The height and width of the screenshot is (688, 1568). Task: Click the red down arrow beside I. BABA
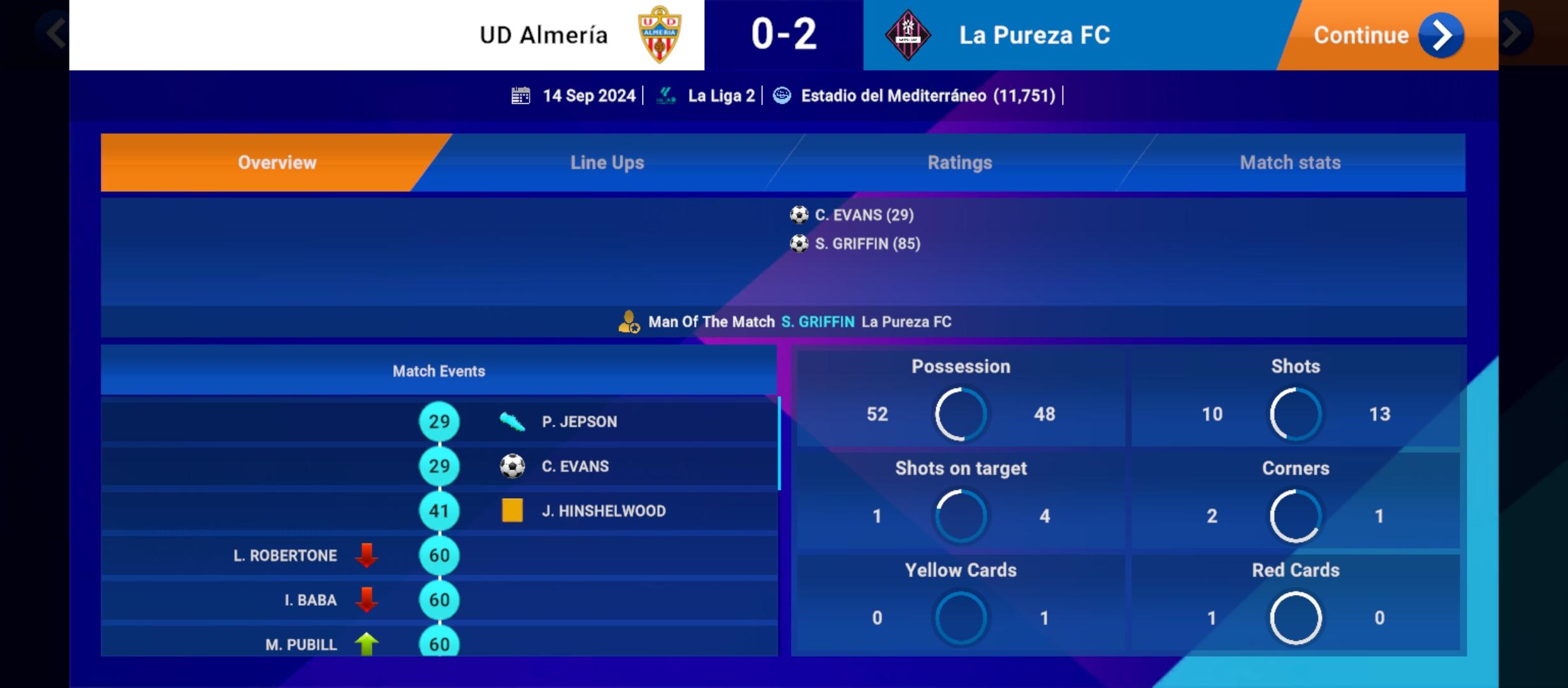[367, 599]
